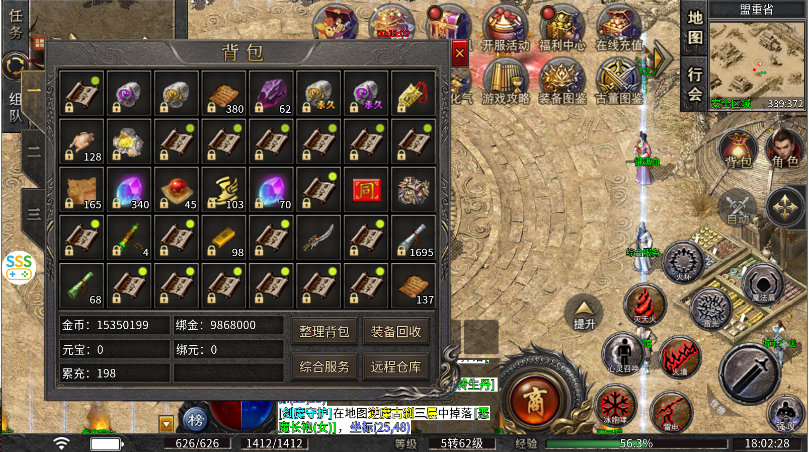
Task: Open the 行会 guild panel
Action: tap(695, 84)
